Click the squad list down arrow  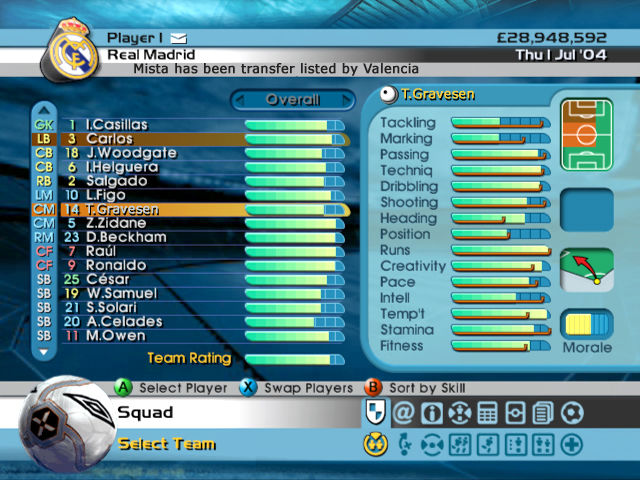coord(43,352)
